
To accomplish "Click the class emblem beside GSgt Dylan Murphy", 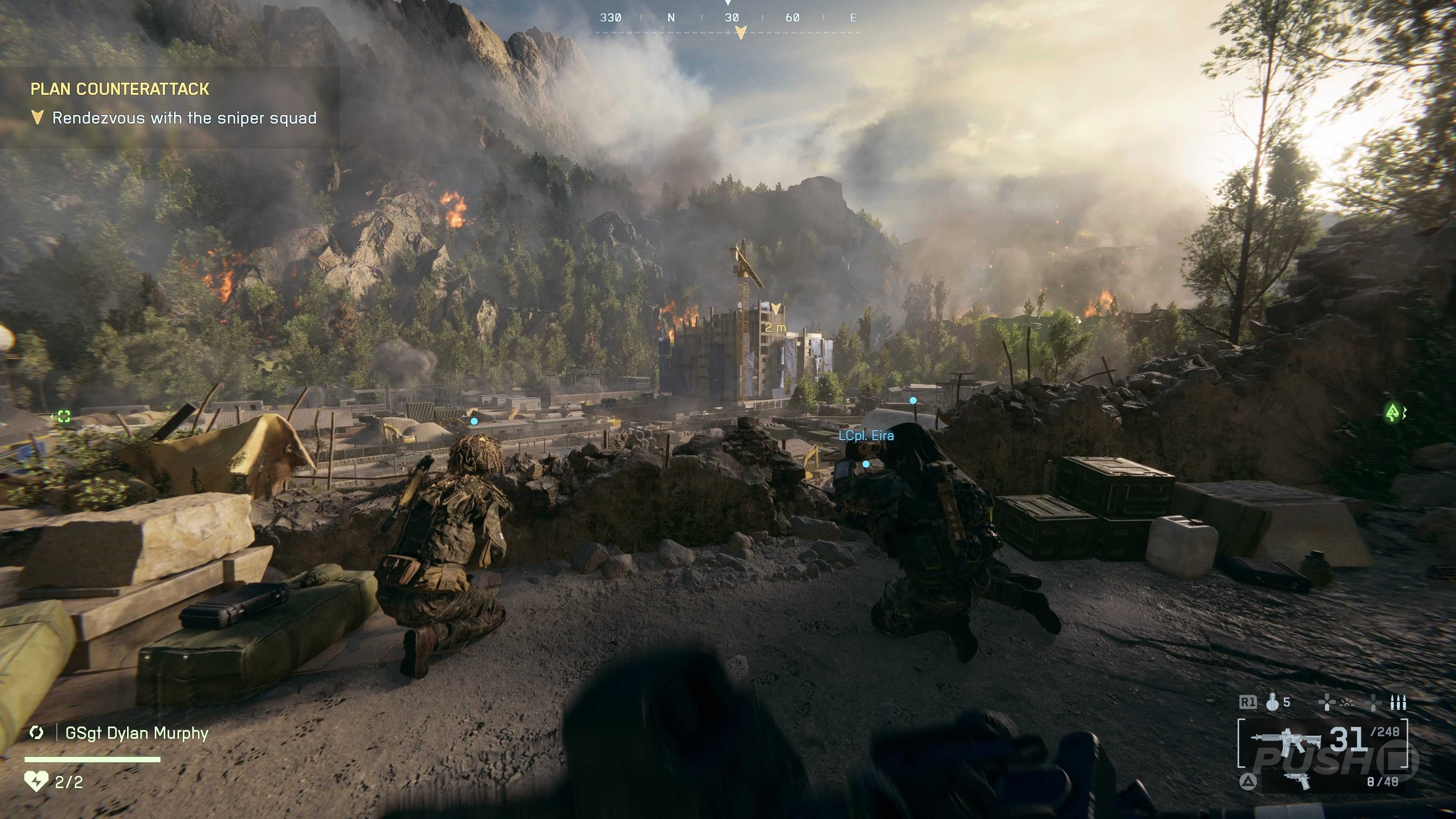I will pyautogui.click(x=37, y=733).
